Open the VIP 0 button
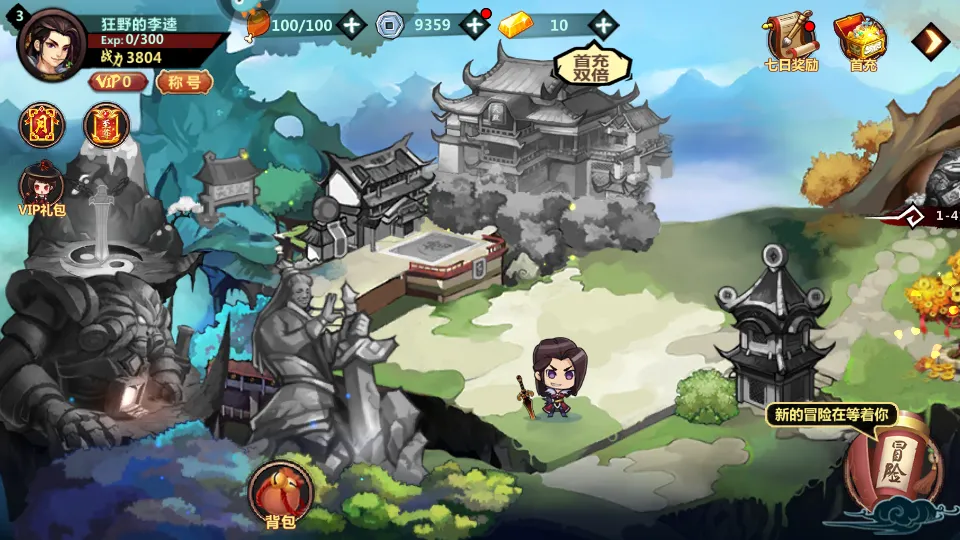This screenshot has width=960, height=540. click(118, 82)
